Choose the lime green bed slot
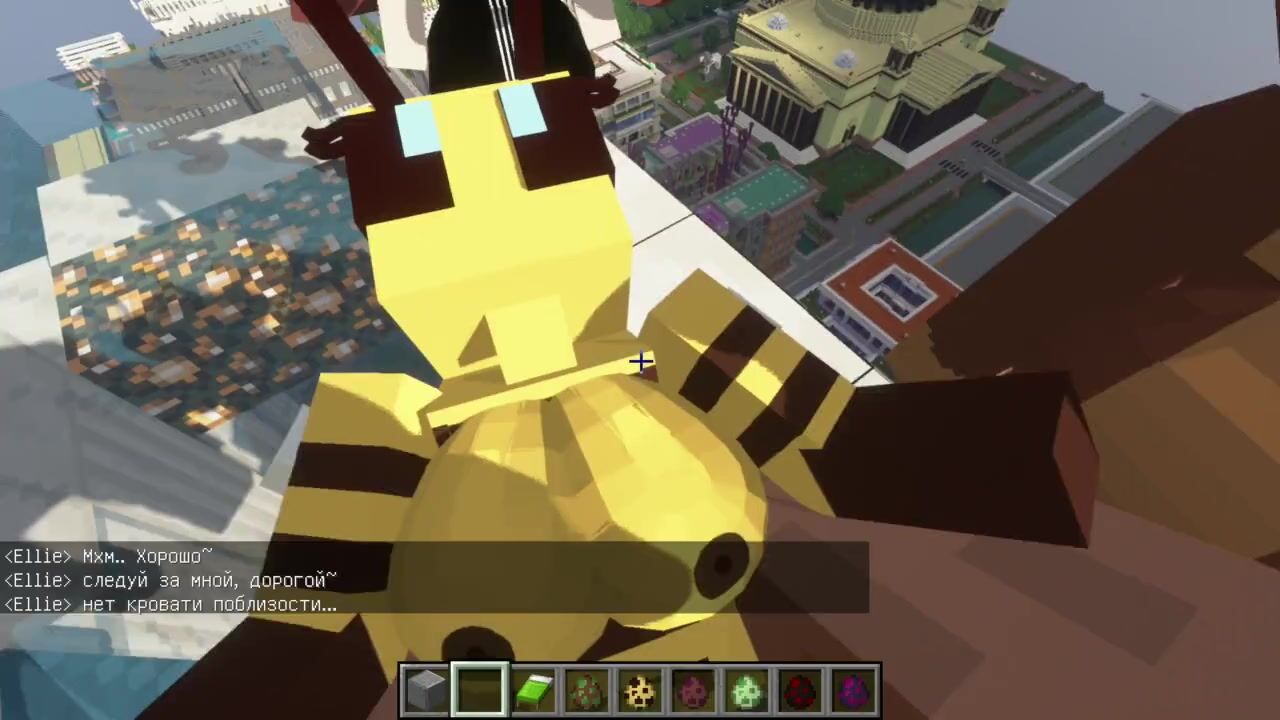The image size is (1280, 720). coord(533,689)
